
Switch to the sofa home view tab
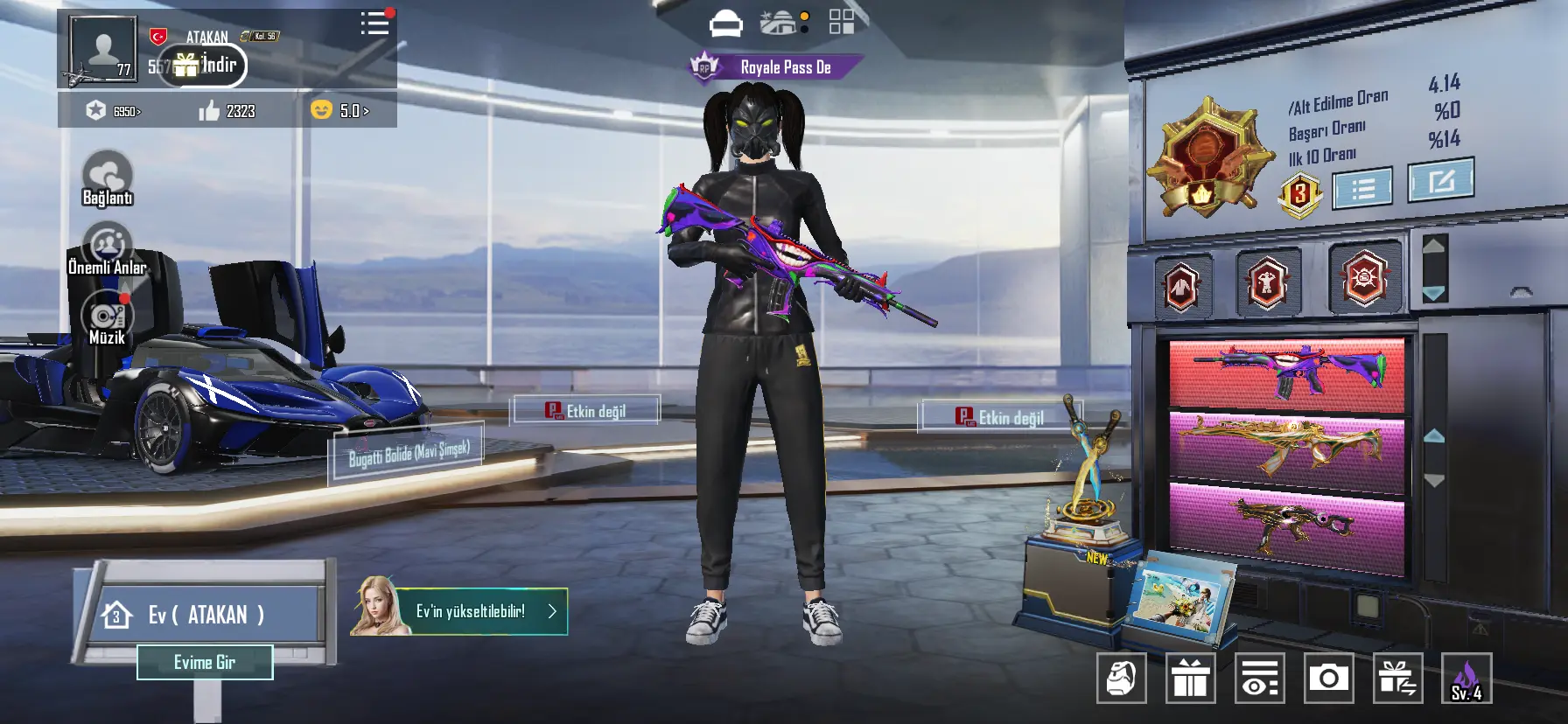click(725, 24)
